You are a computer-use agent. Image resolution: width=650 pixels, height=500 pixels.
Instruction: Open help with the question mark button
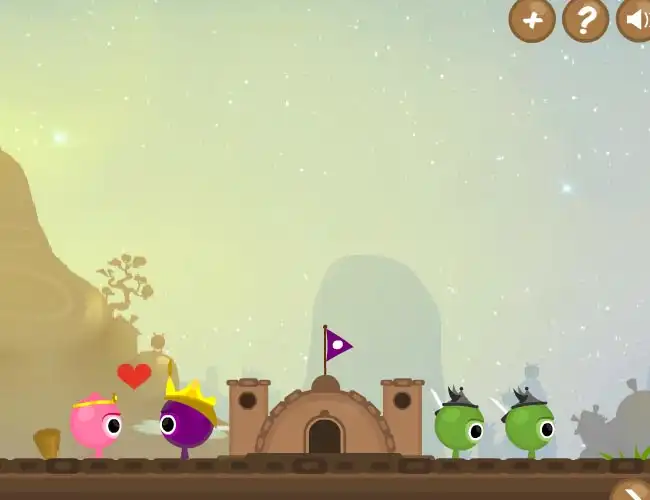pos(586,19)
